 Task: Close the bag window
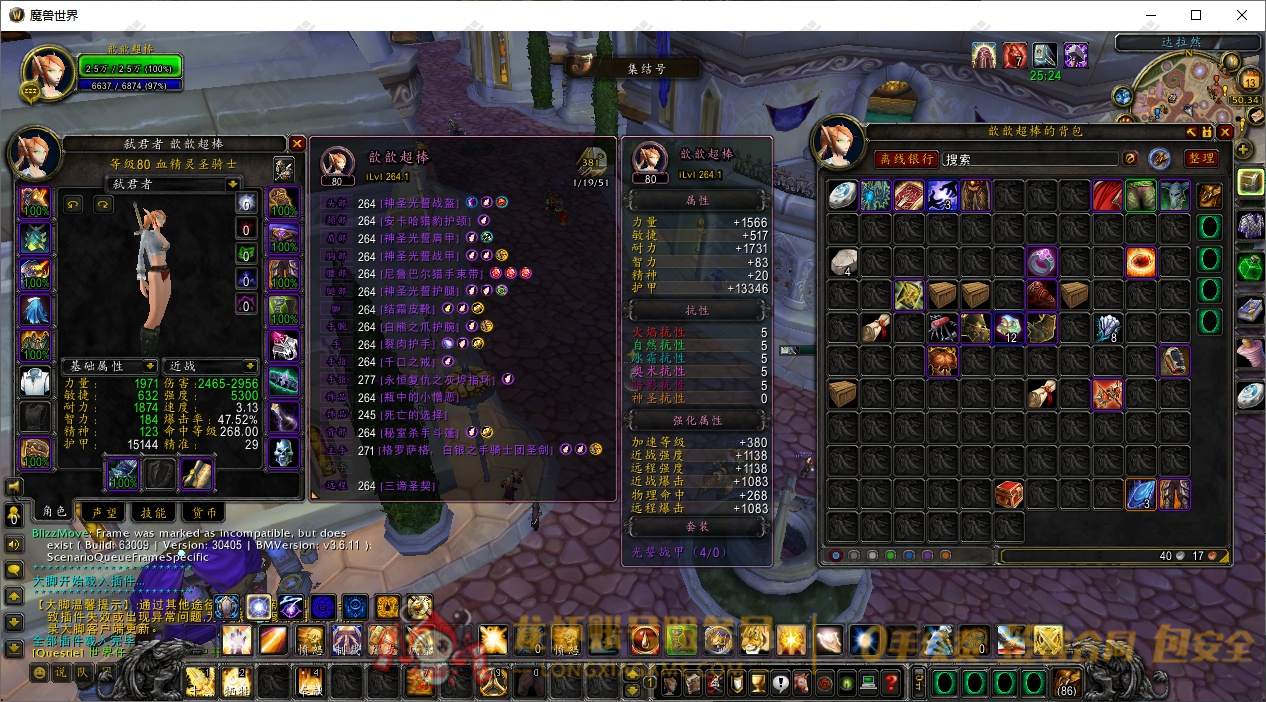1223,132
